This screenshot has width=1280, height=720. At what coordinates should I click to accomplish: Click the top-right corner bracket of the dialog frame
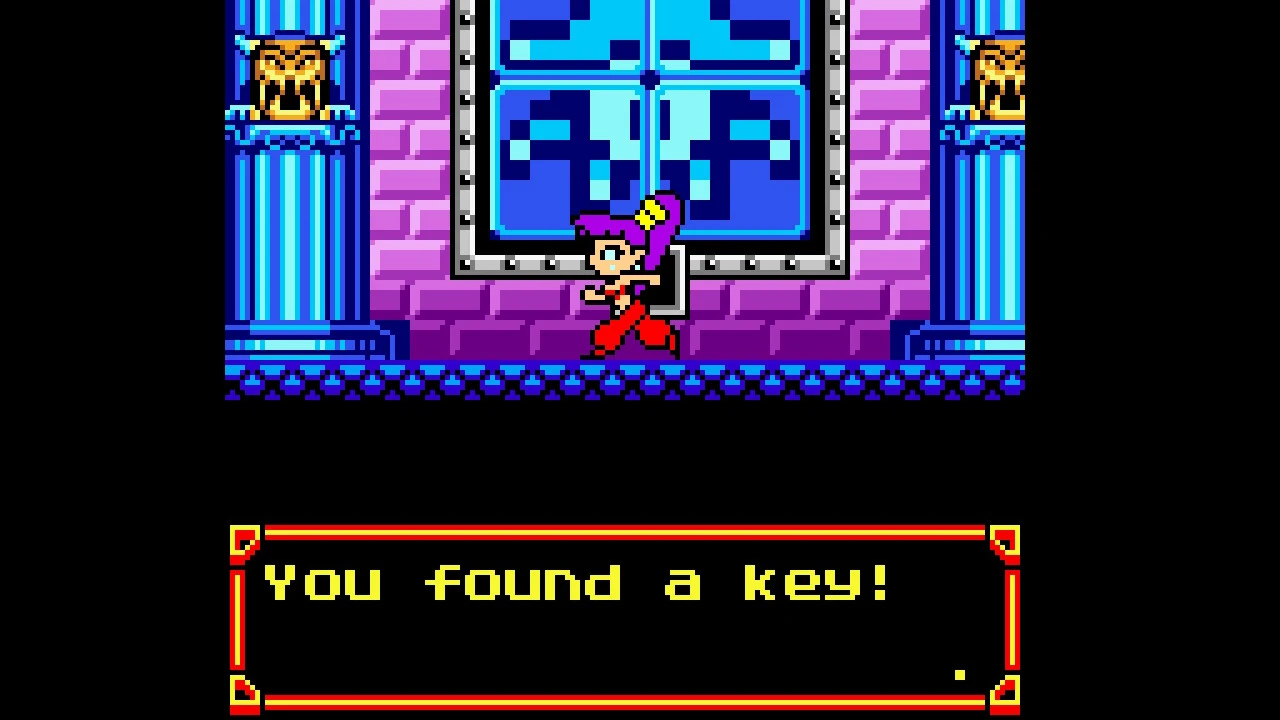1003,540
